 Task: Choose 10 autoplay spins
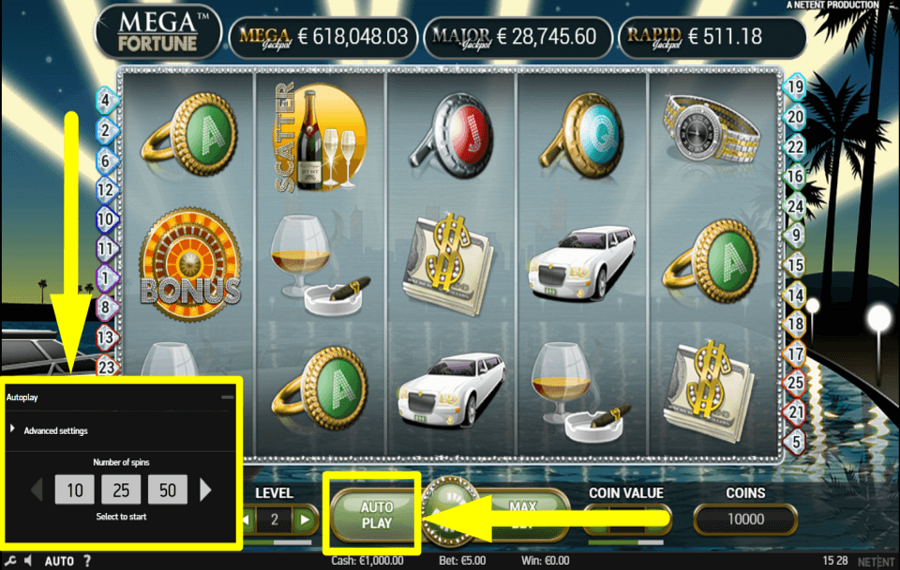click(75, 490)
